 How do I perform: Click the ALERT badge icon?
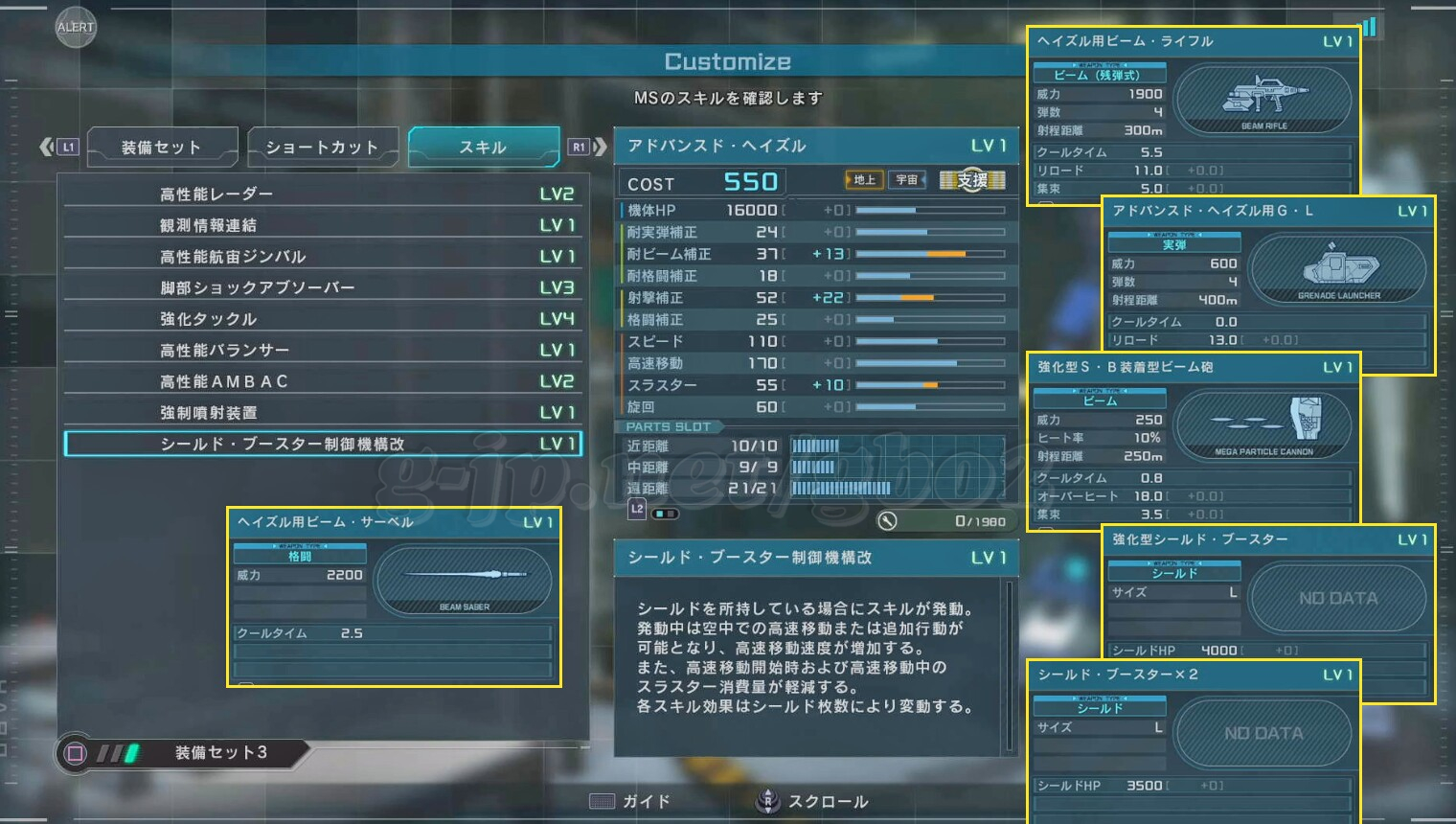[x=76, y=27]
